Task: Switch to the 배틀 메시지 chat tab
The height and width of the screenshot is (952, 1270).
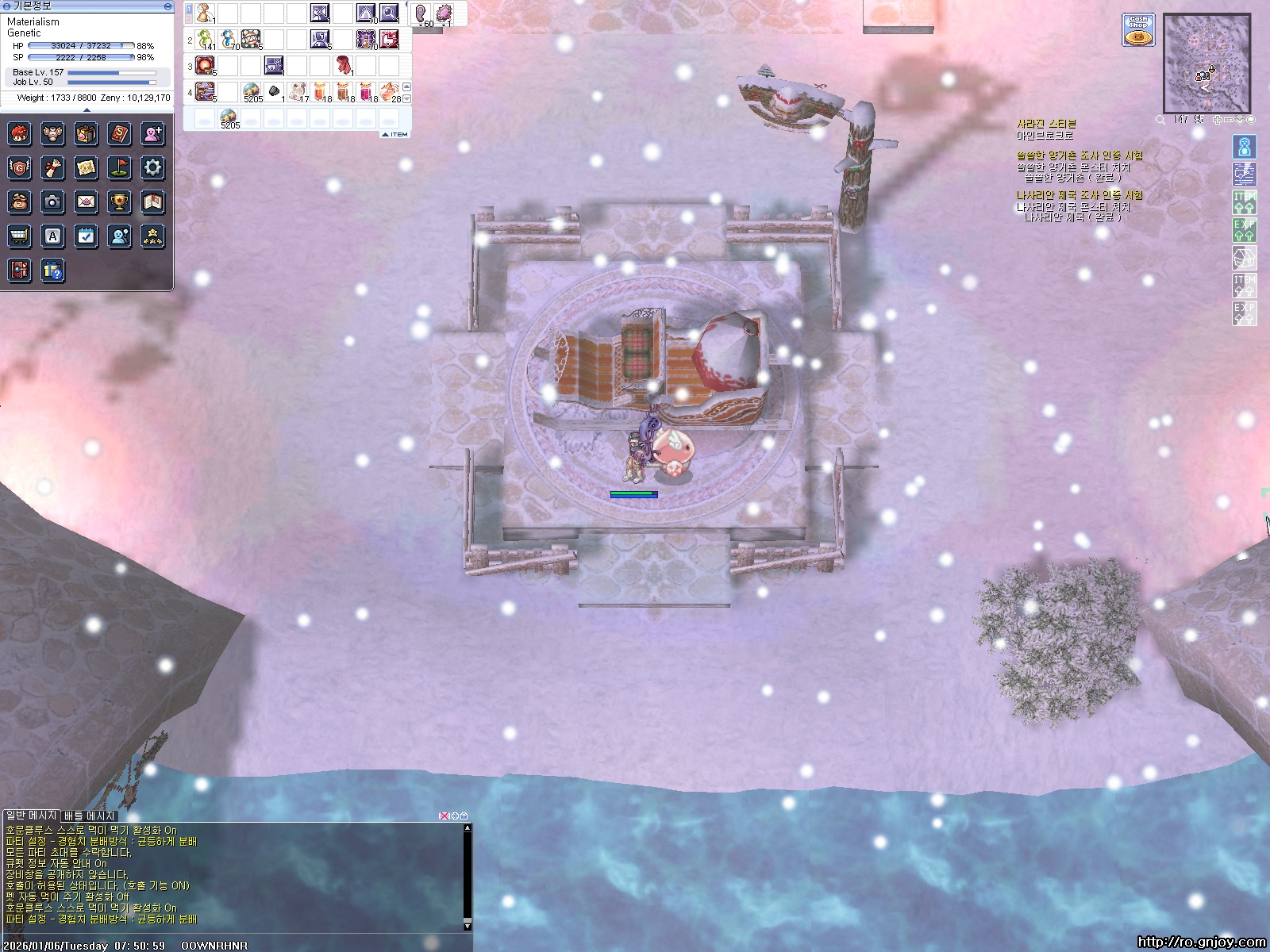Action: tap(90, 816)
